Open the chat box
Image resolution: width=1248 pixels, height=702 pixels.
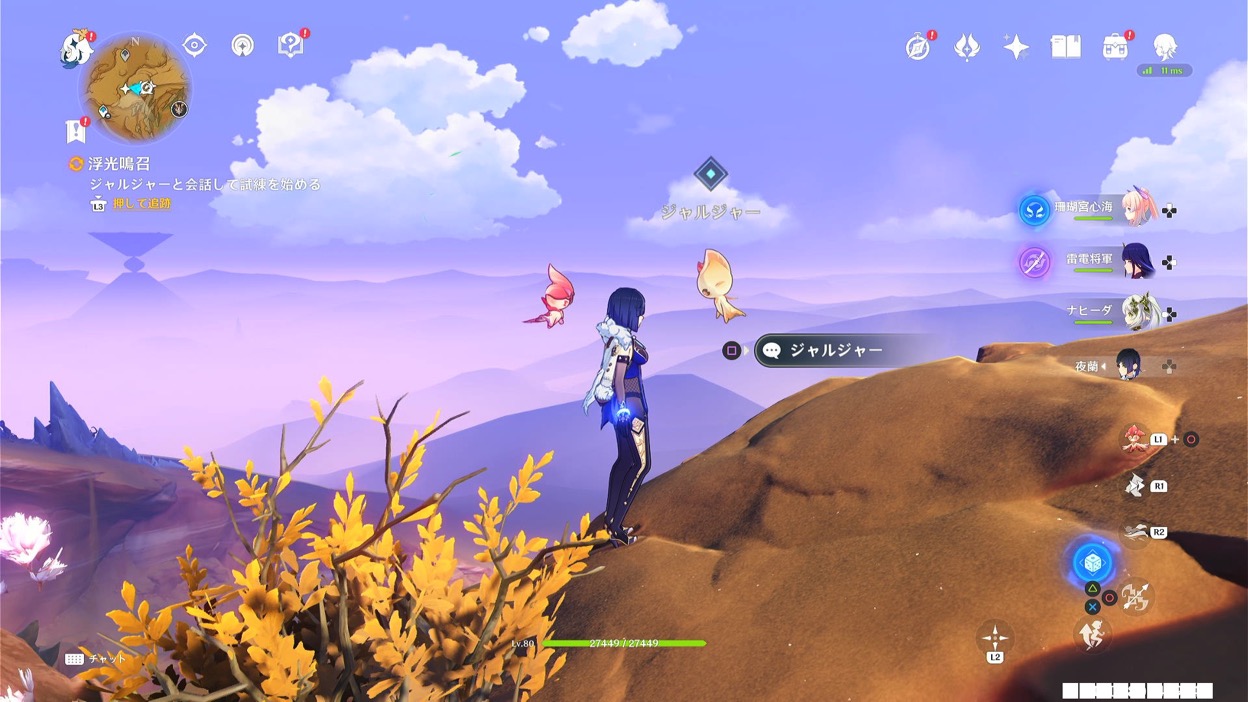[x=96, y=659]
